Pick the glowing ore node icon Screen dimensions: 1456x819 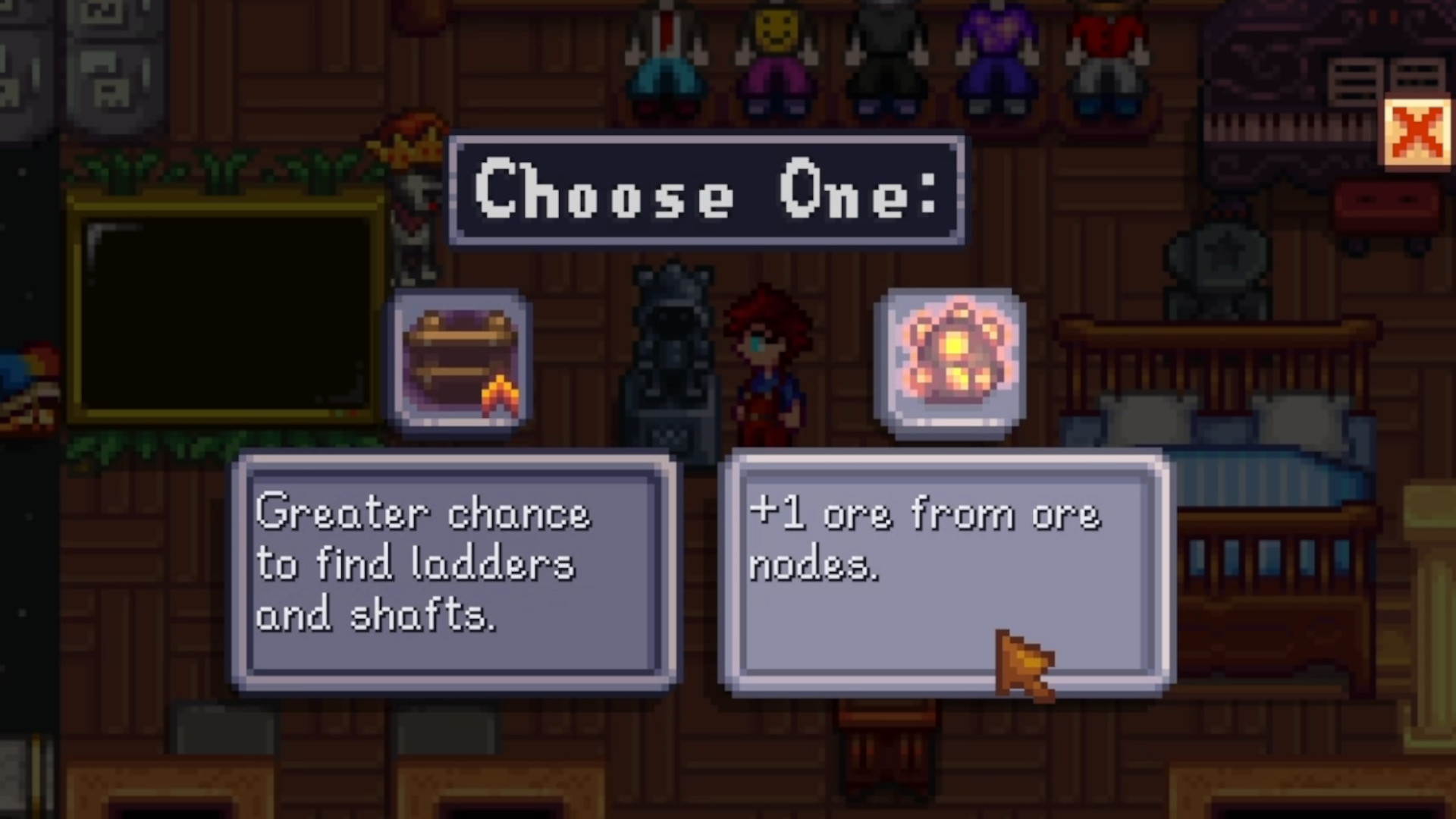951,362
